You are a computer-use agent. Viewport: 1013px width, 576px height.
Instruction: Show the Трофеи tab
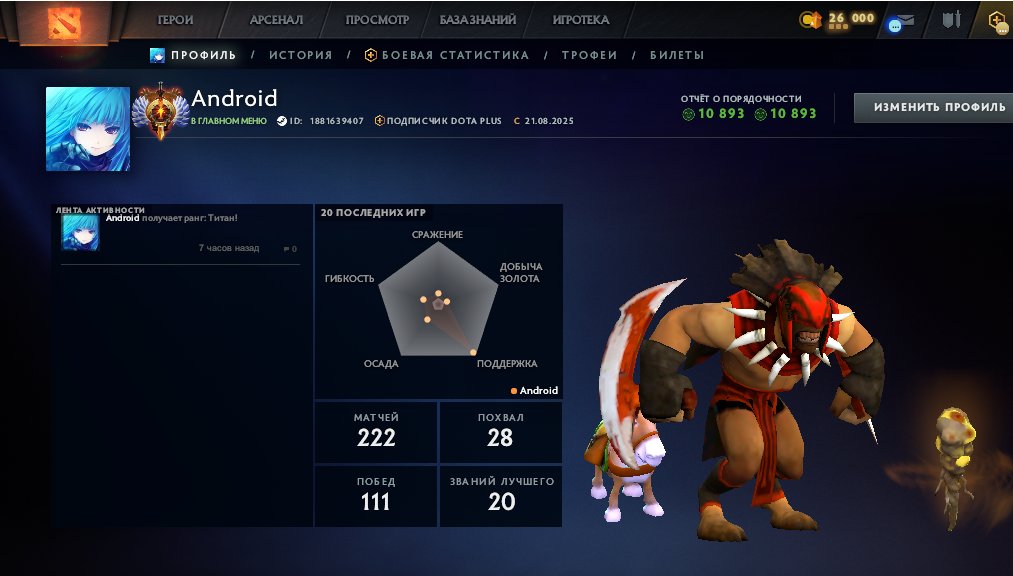(x=589, y=55)
